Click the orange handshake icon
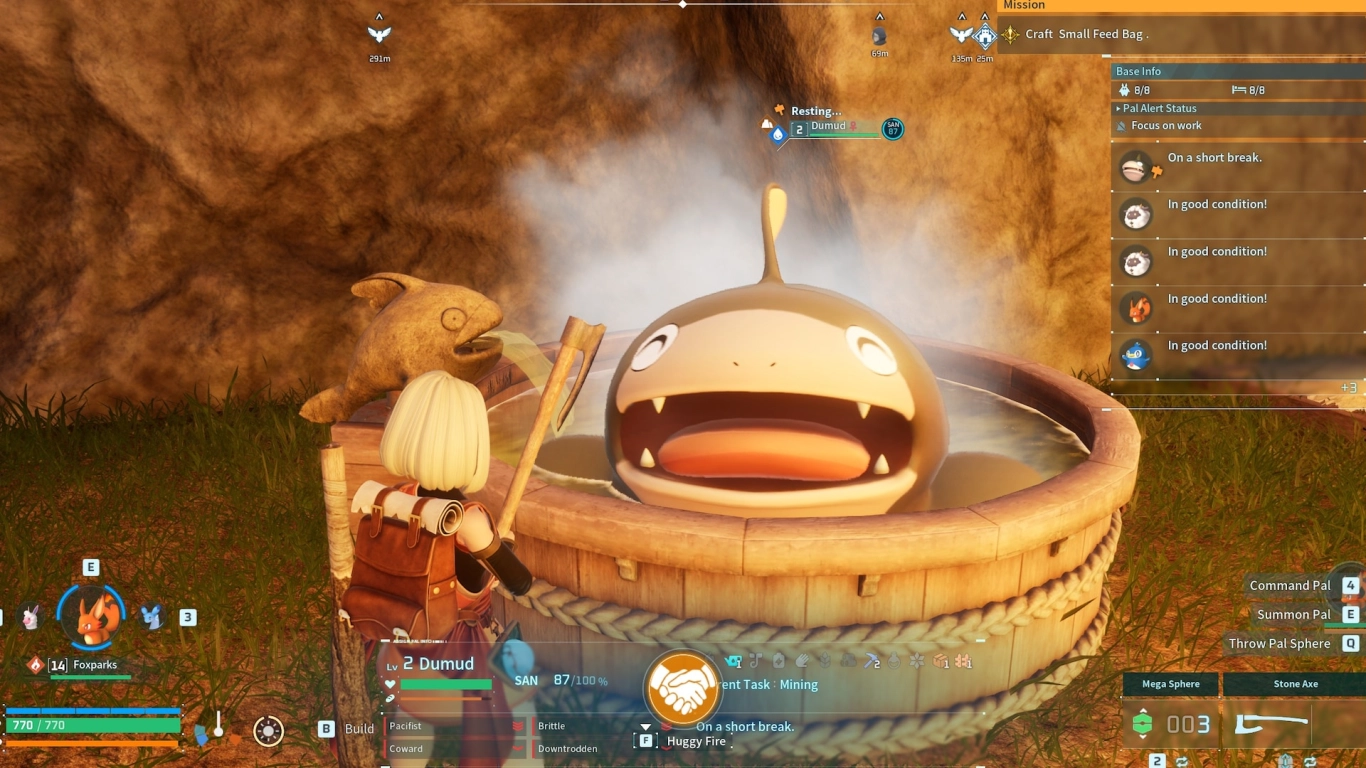 point(683,688)
